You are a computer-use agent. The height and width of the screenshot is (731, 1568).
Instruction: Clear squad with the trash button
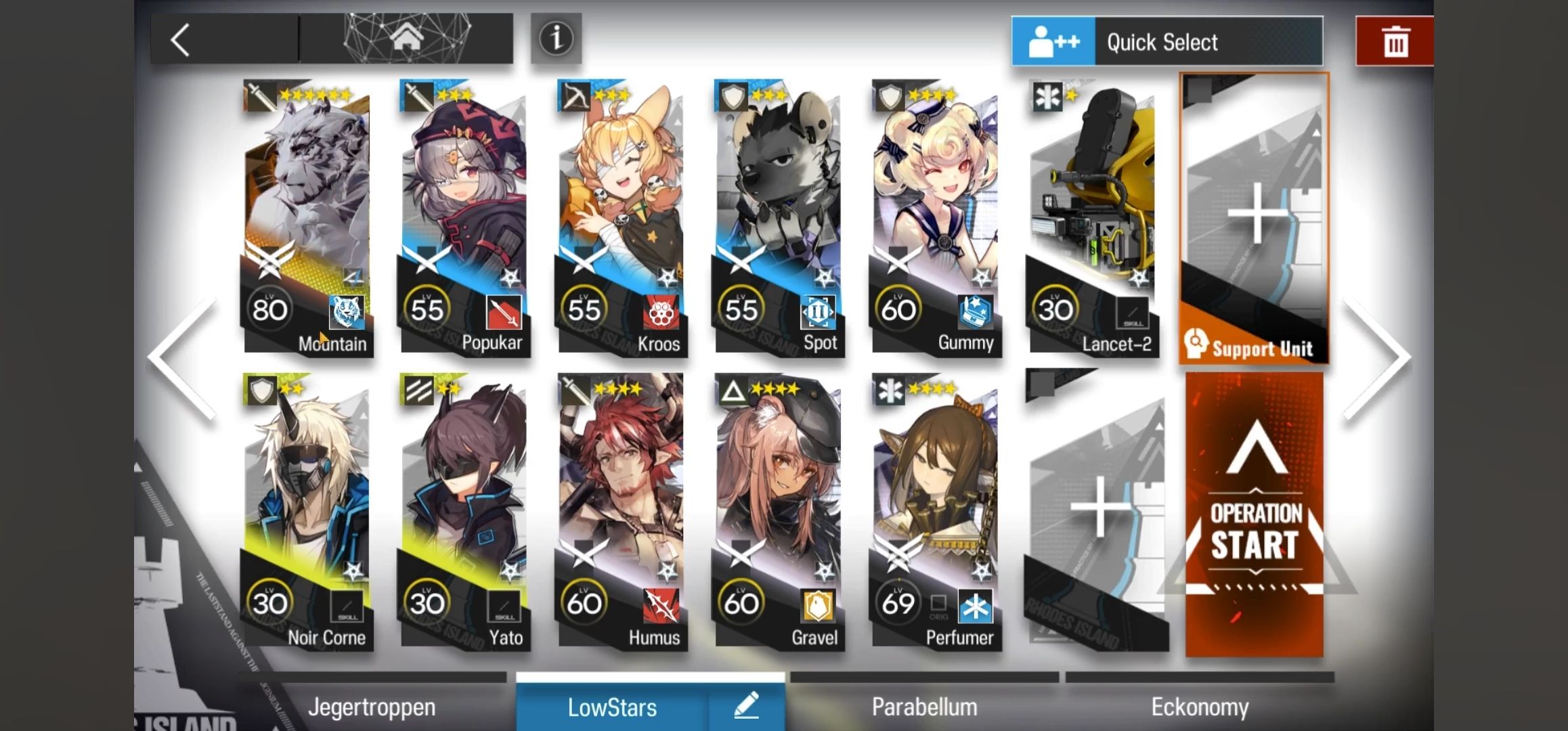(x=1394, y=42)
